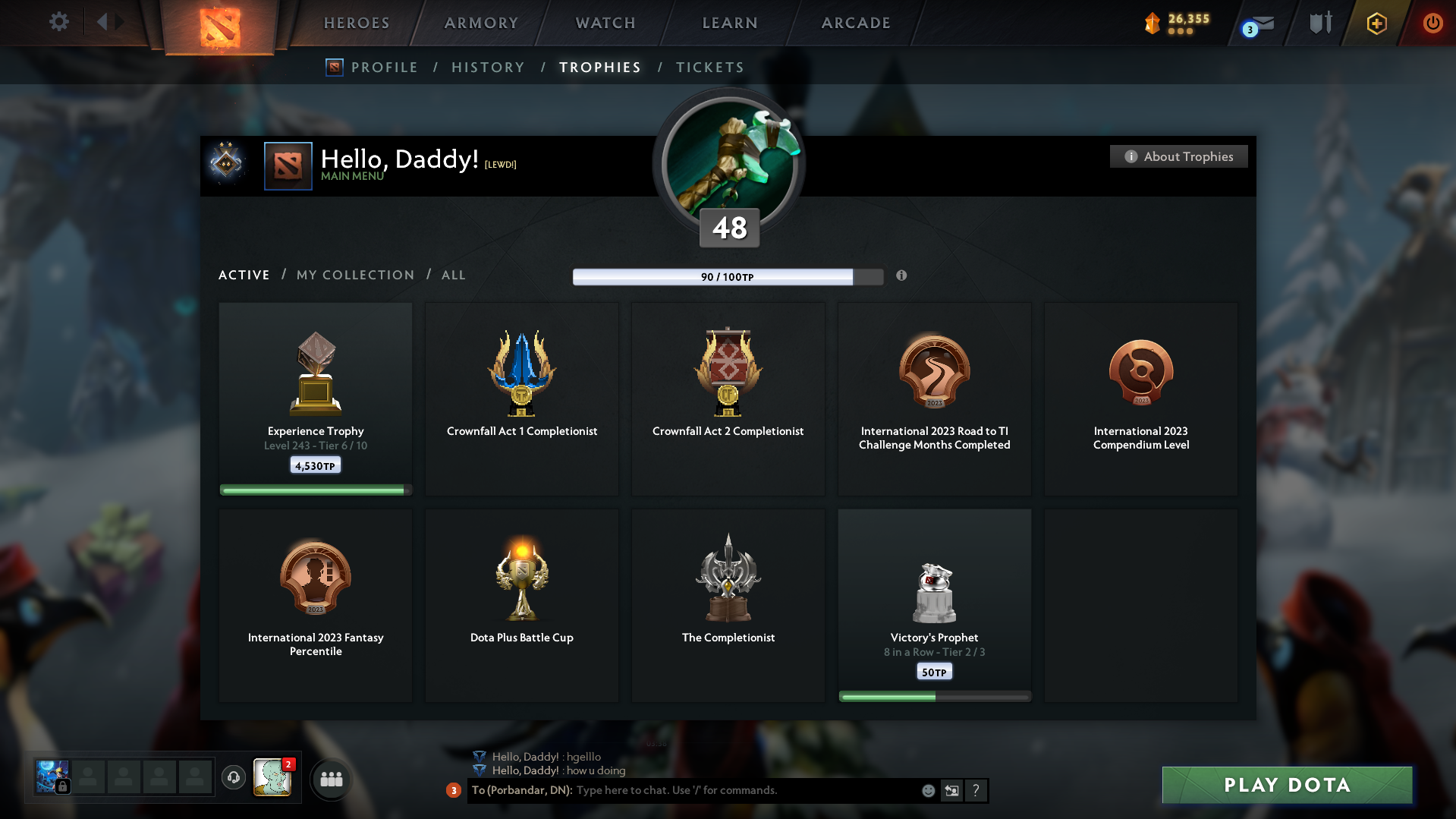Toggle the headset voice chat icon

tap(233, 778)
